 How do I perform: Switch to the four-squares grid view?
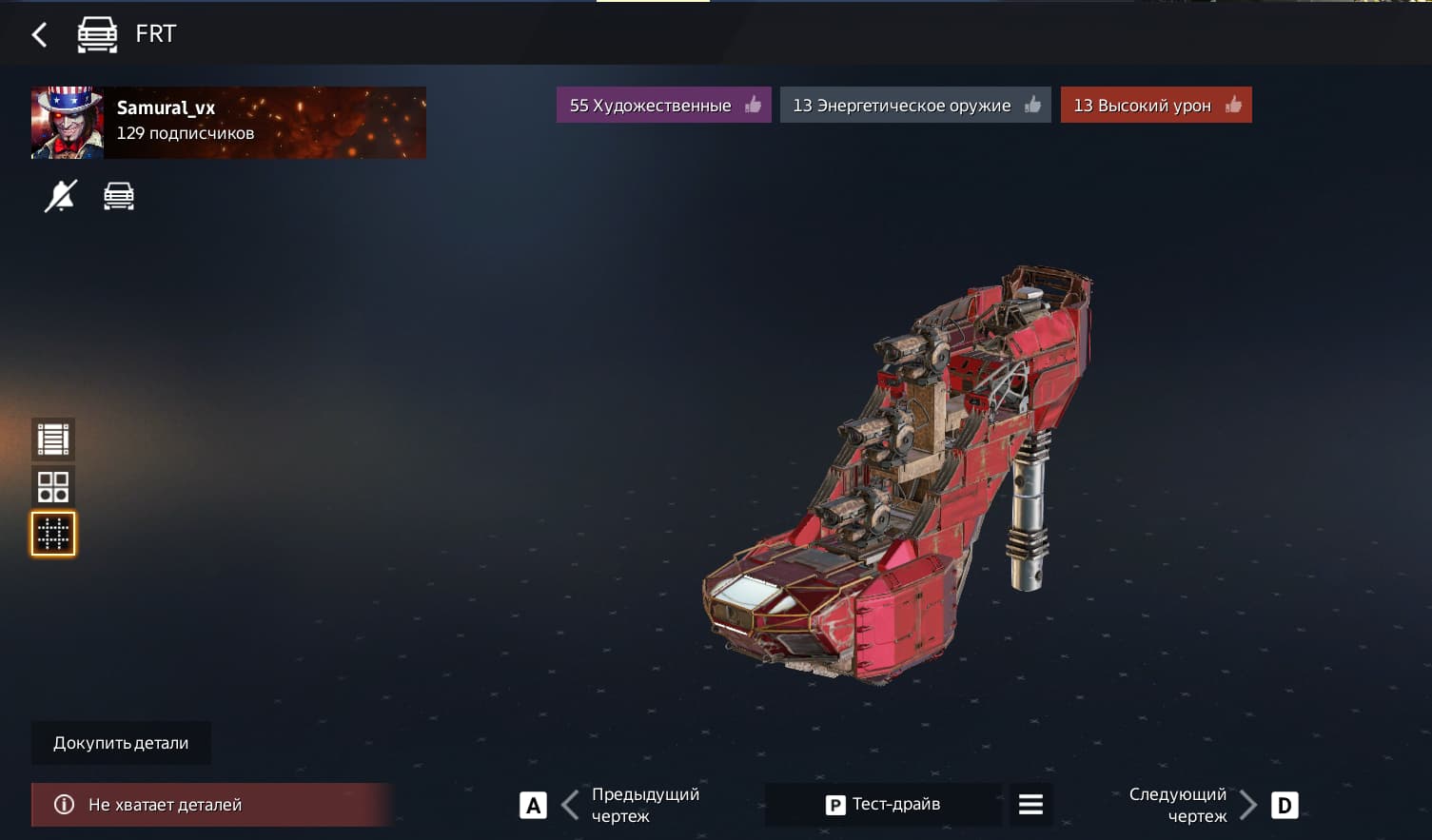(53, 486)
